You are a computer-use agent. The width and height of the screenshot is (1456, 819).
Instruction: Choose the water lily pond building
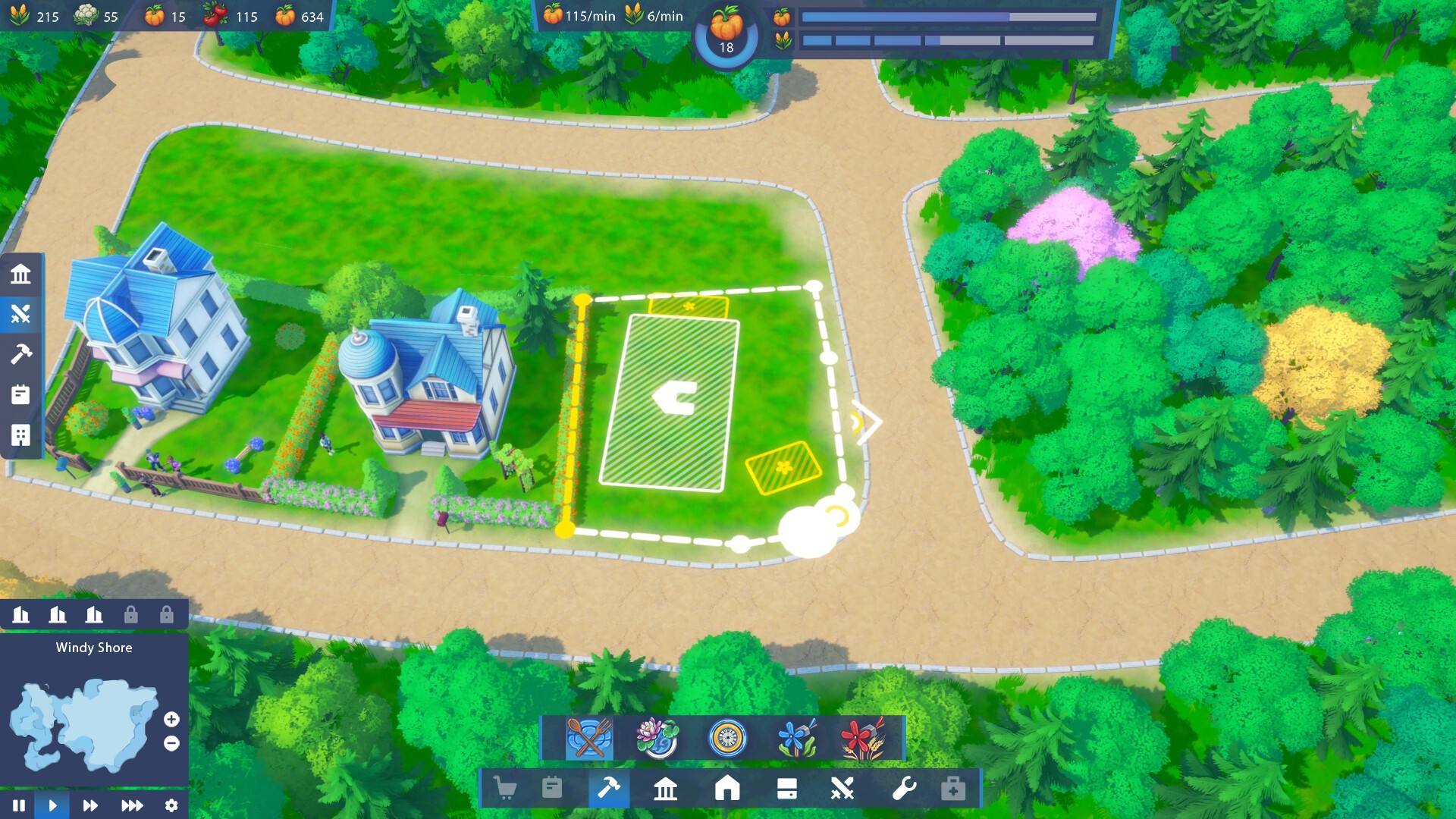657,738
